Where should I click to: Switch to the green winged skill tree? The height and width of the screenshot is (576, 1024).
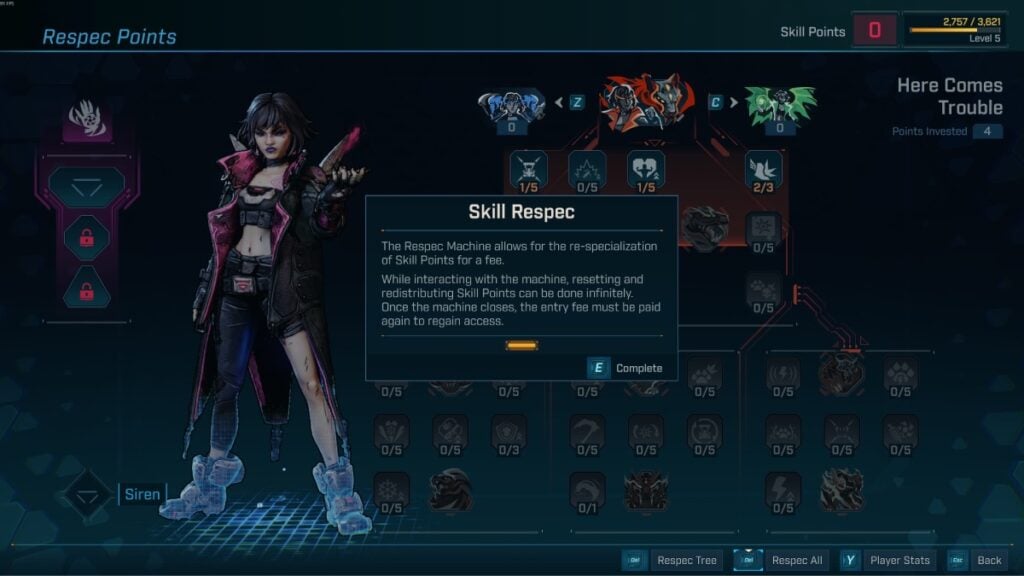click(x=780, y=105)
